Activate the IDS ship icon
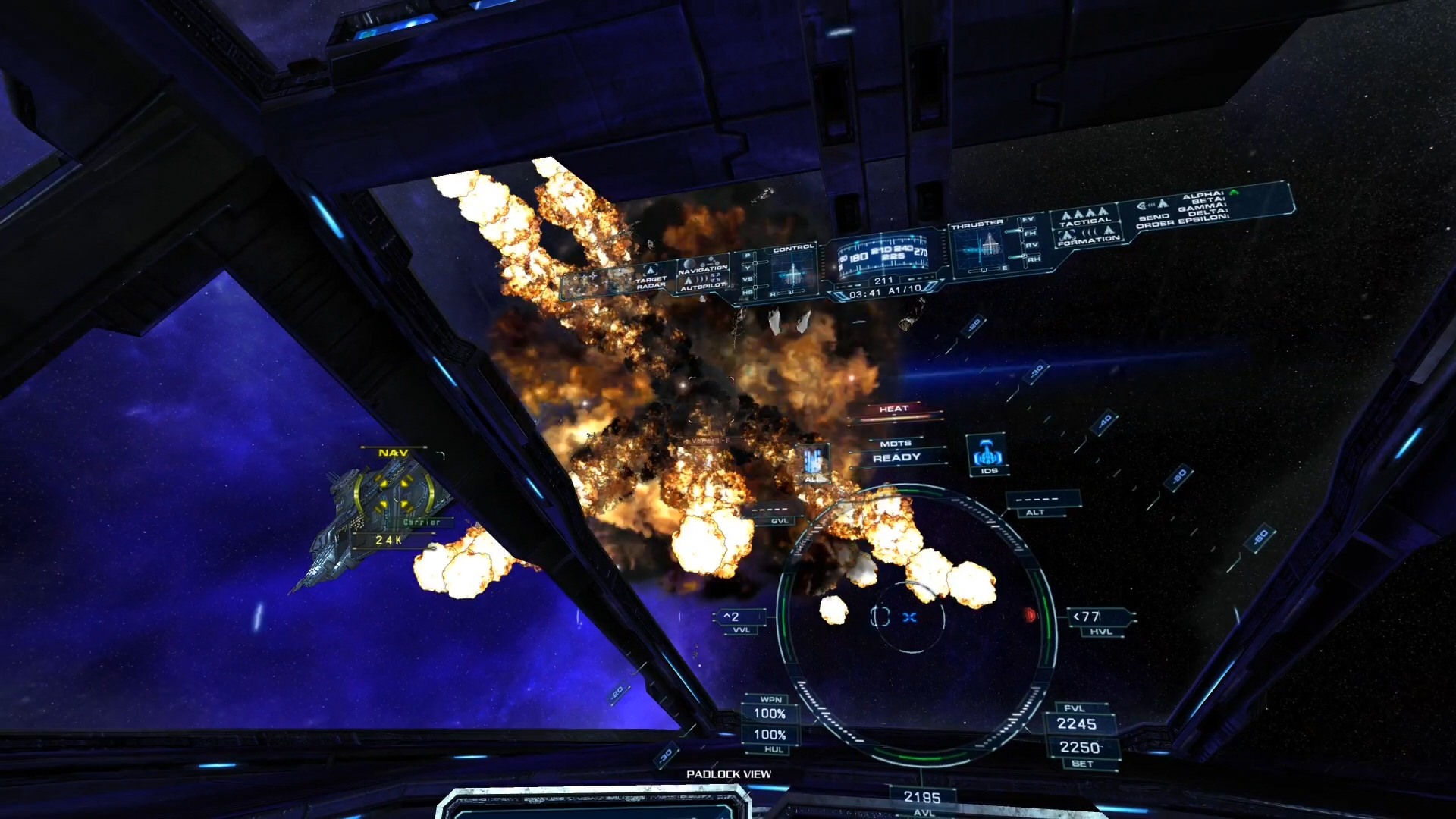Screen dimensions: 1456x819 (987, 455)
